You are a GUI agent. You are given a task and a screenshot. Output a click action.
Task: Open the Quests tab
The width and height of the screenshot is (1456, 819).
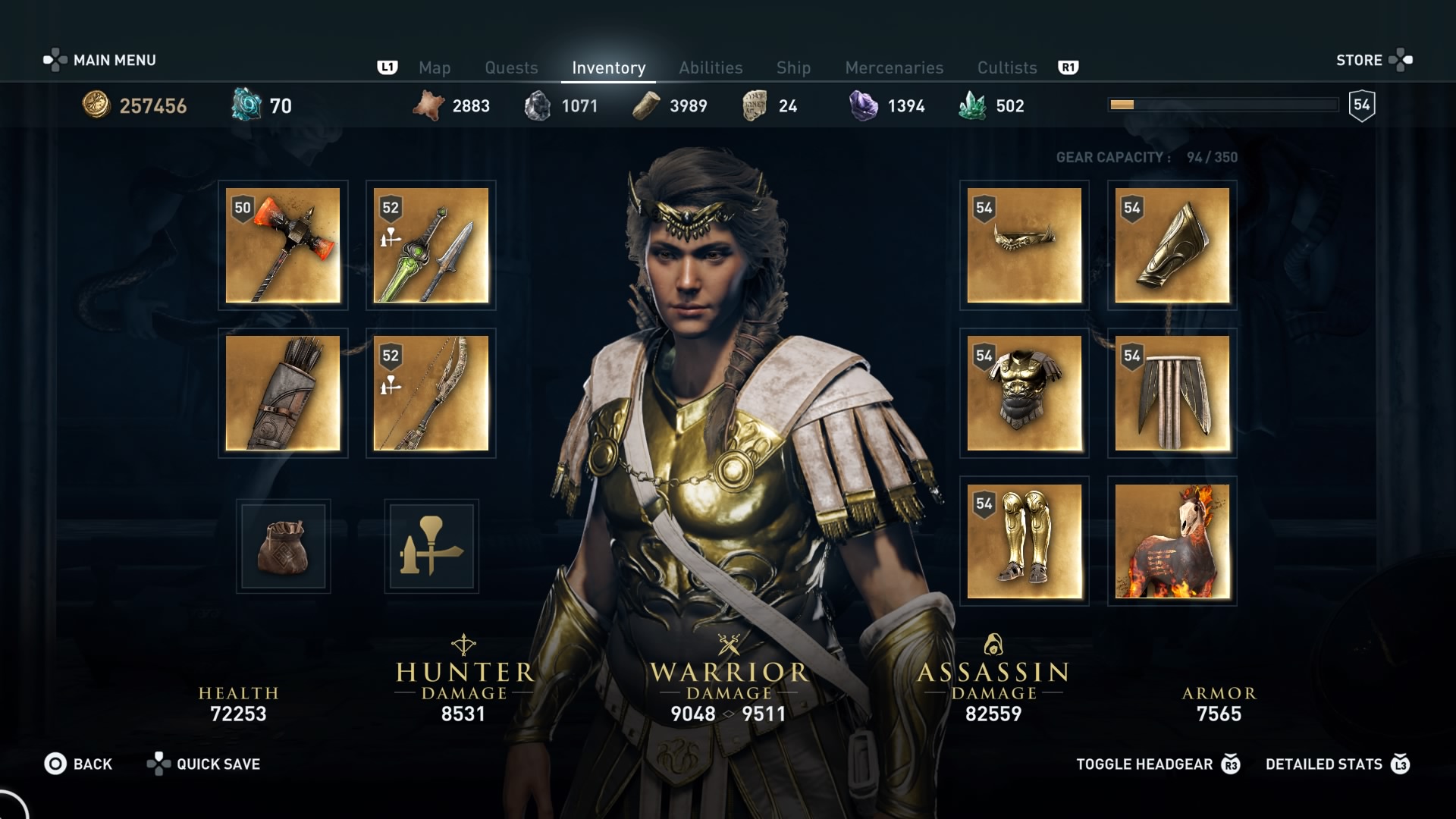[511, 67]
